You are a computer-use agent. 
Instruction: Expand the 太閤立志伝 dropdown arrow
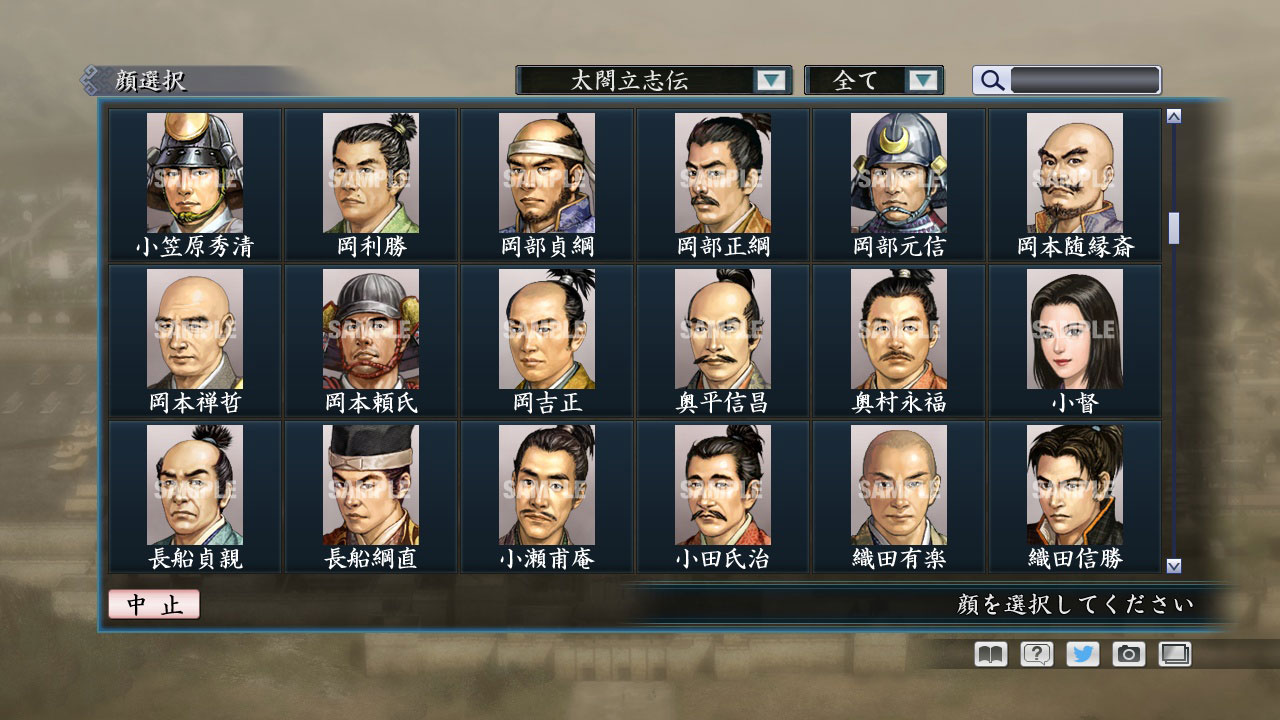pyautogui.click(x=769, y=80)
